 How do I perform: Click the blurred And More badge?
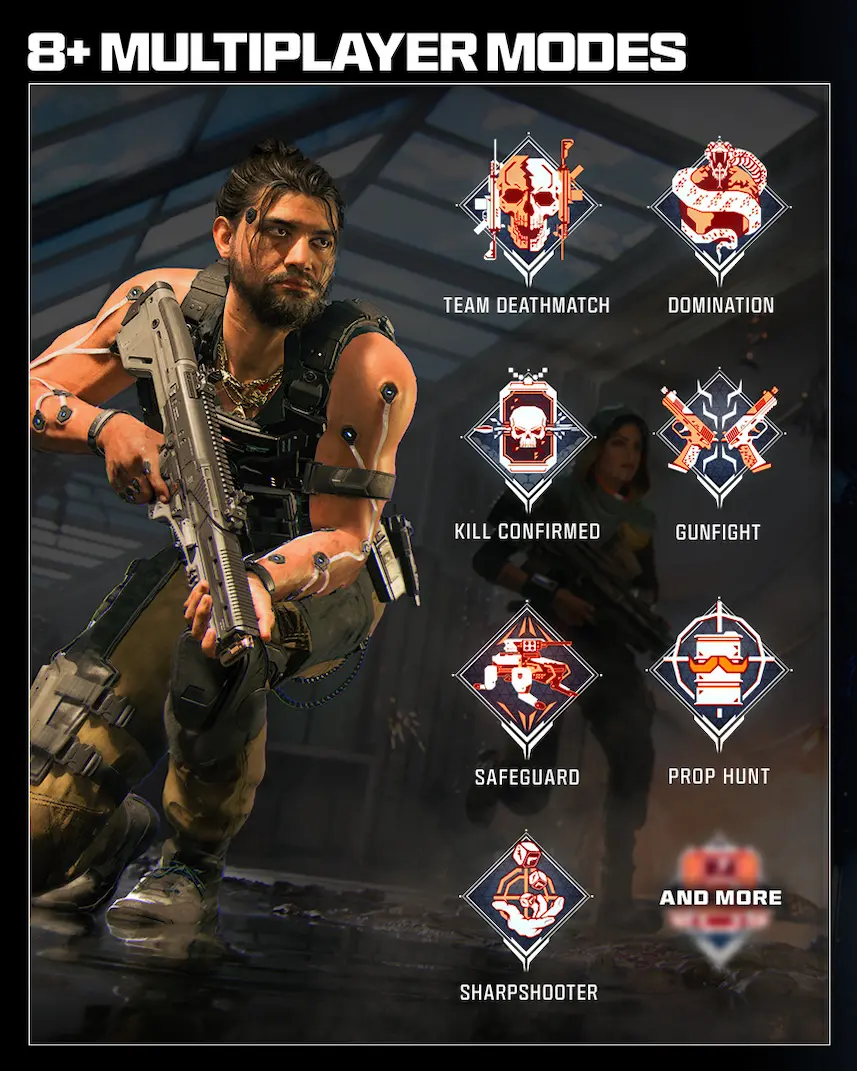pyautogui.click(x=720, y=898)
